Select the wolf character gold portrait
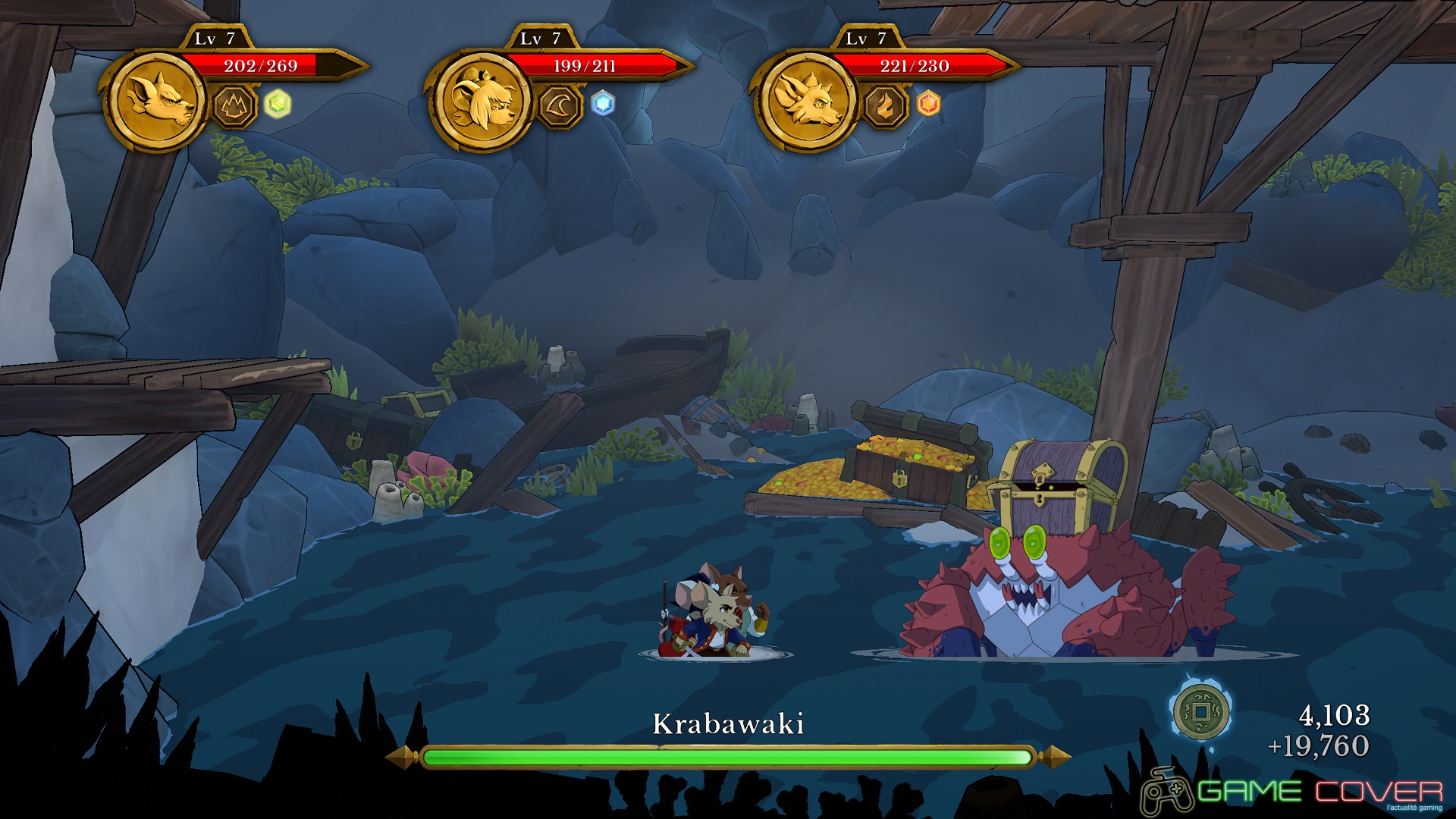Viewport: 1456px width, 819px height. click(158, 101)
